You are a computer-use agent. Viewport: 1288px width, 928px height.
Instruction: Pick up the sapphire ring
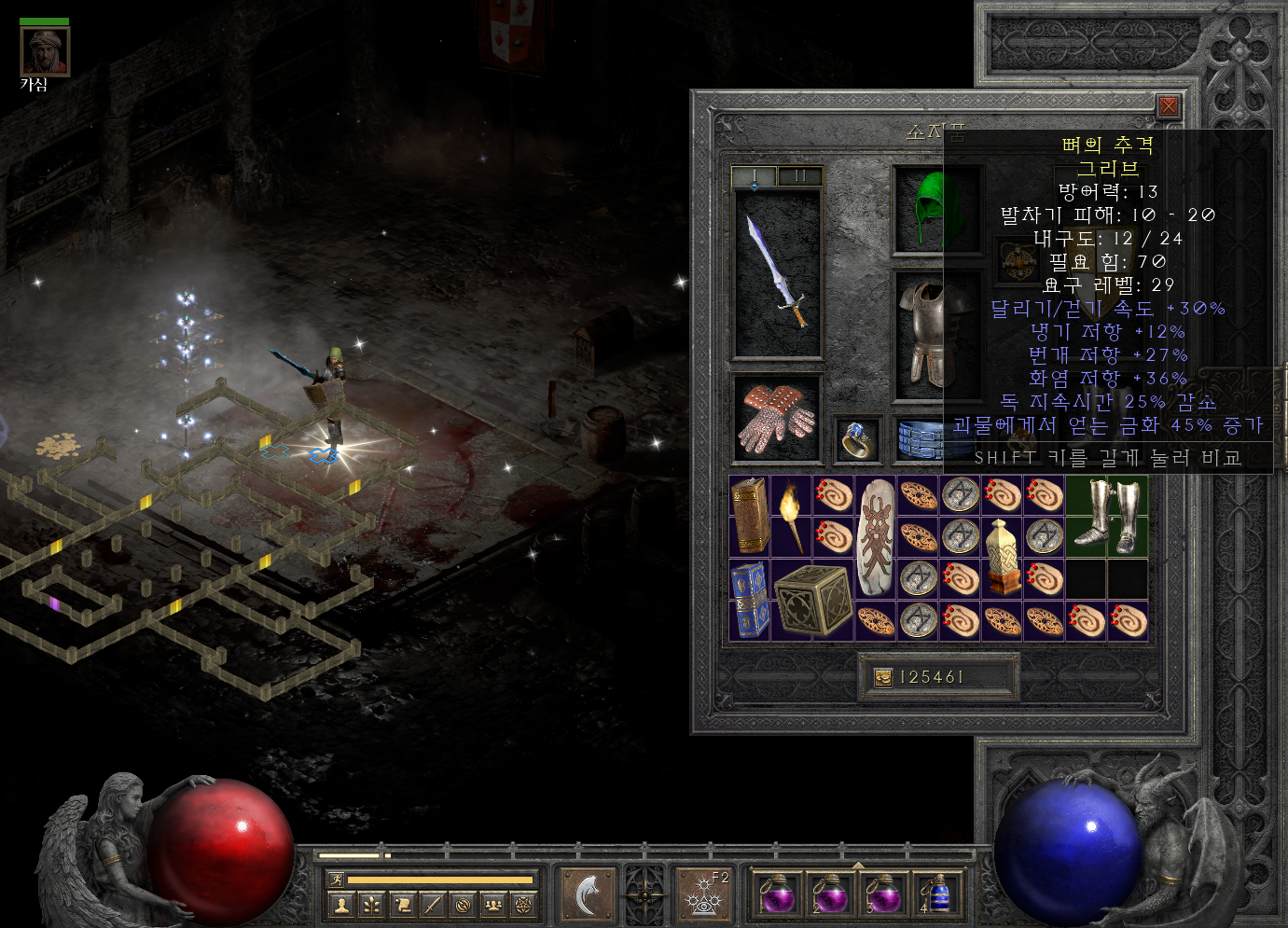pos(856,439)
